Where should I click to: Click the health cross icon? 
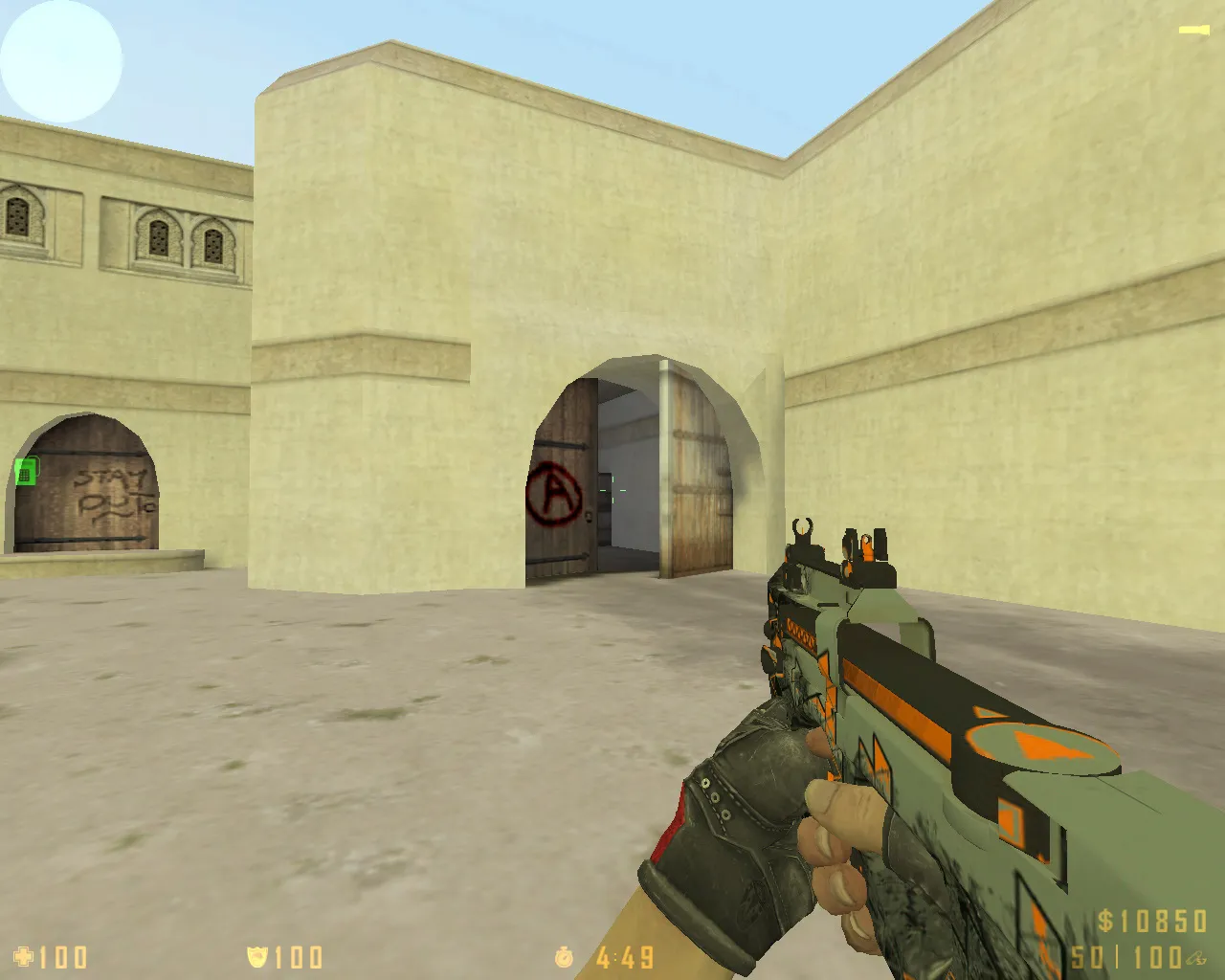pos(23,956)
